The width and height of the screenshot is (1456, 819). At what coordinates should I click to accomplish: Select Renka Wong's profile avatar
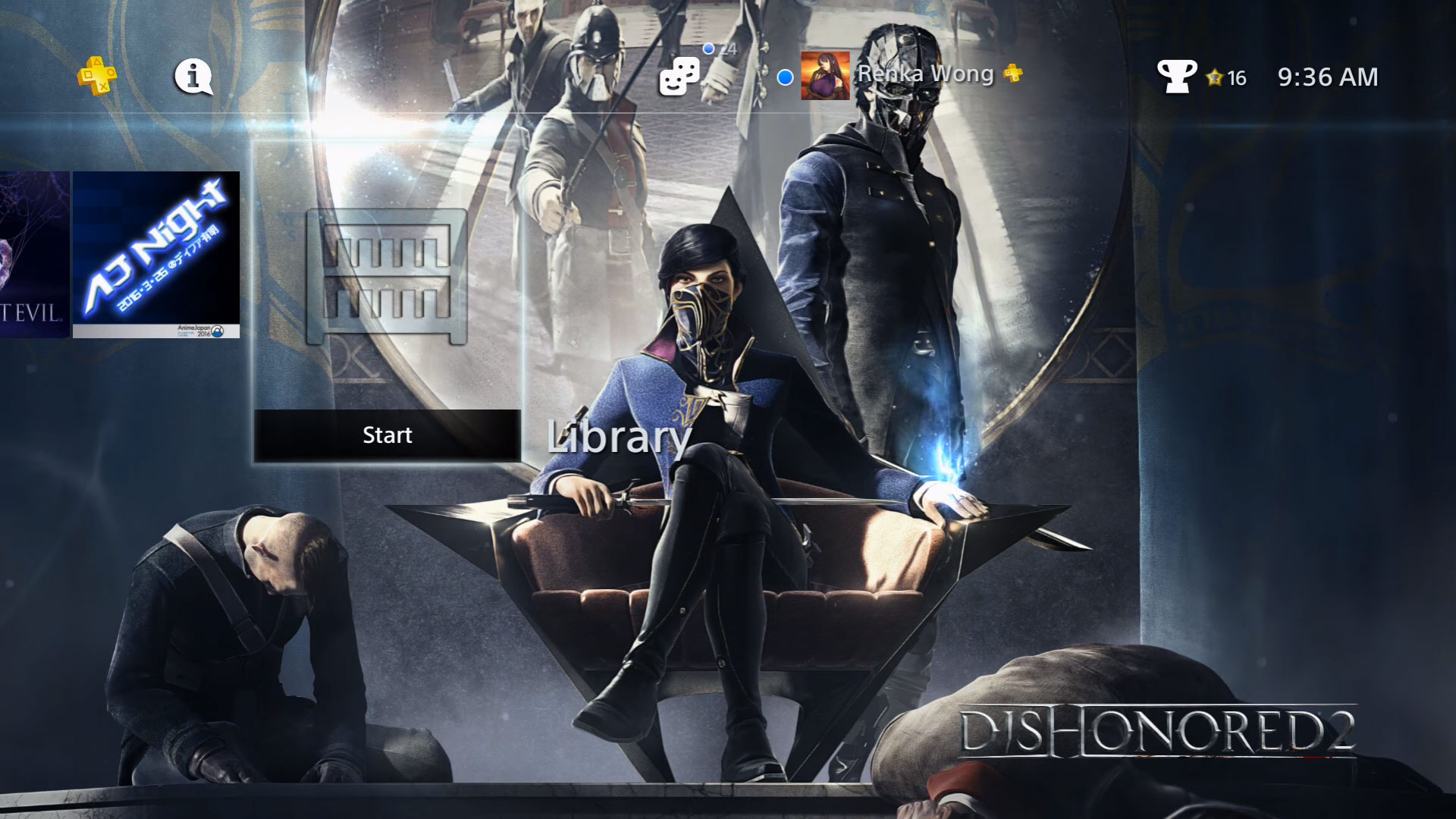pos(824,77)
